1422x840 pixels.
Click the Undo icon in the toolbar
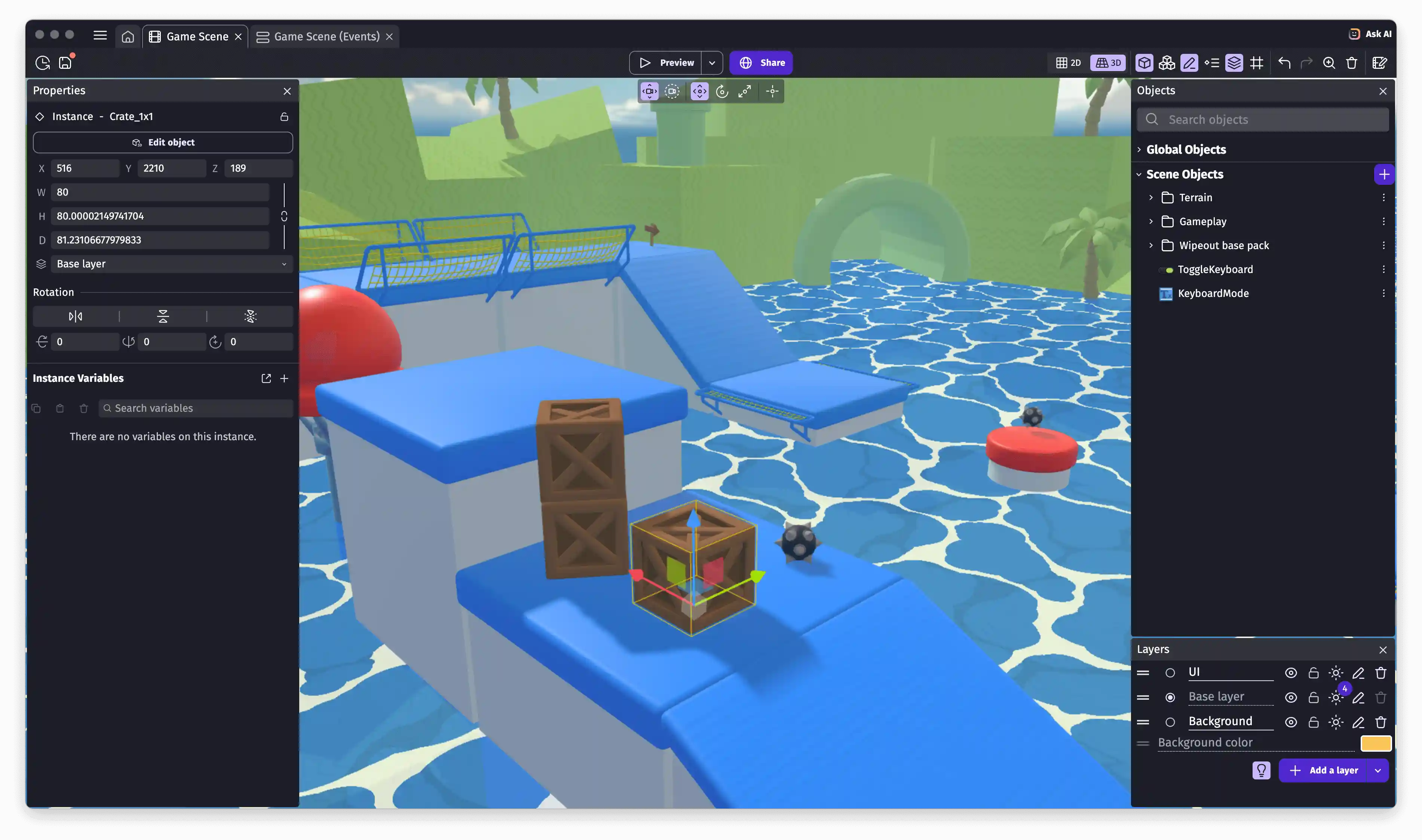tap(1284, 63)
